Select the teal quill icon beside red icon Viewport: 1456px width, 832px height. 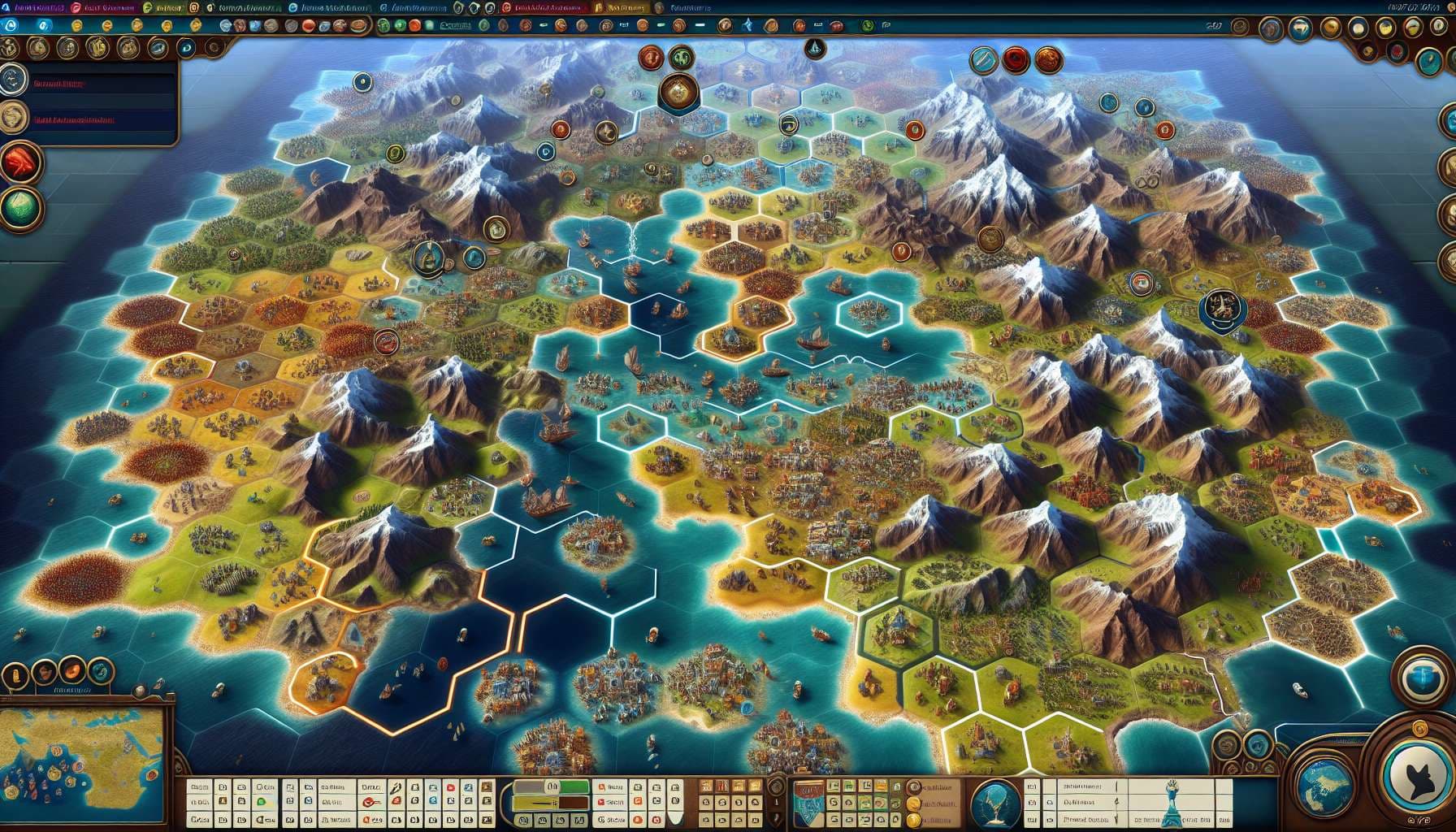click(983, 59)
